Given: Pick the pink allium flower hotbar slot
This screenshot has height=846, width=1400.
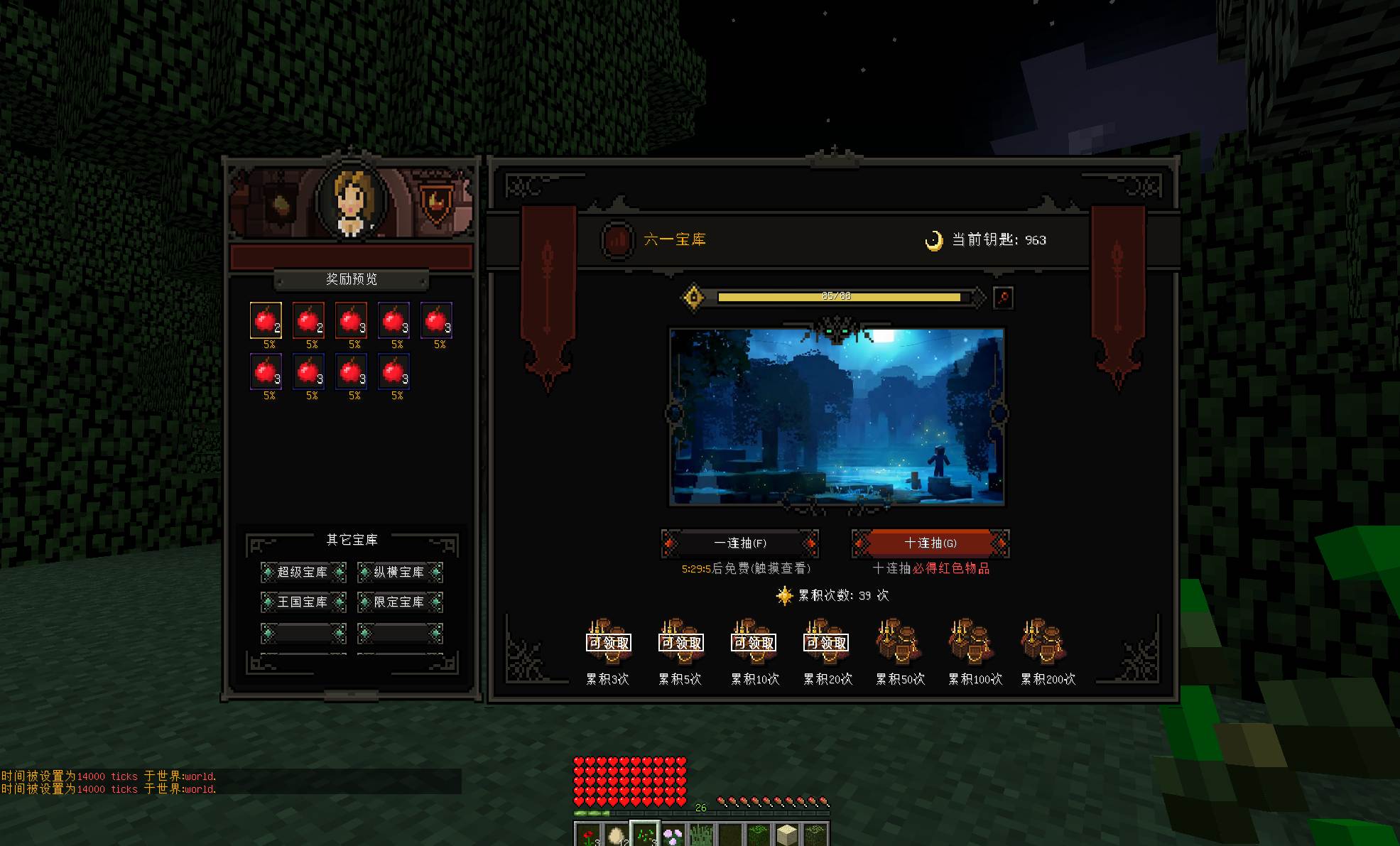Looking at the screenshot, I should pos(673,835).
